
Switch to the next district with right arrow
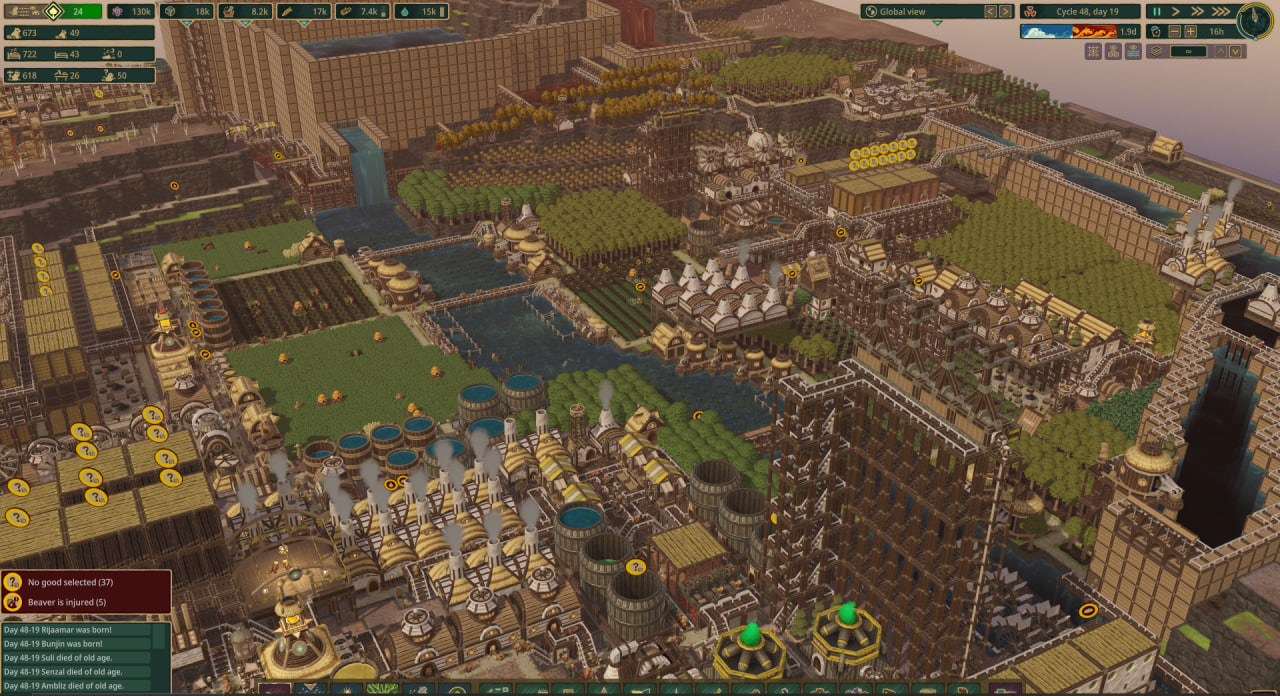[1006, 11]
